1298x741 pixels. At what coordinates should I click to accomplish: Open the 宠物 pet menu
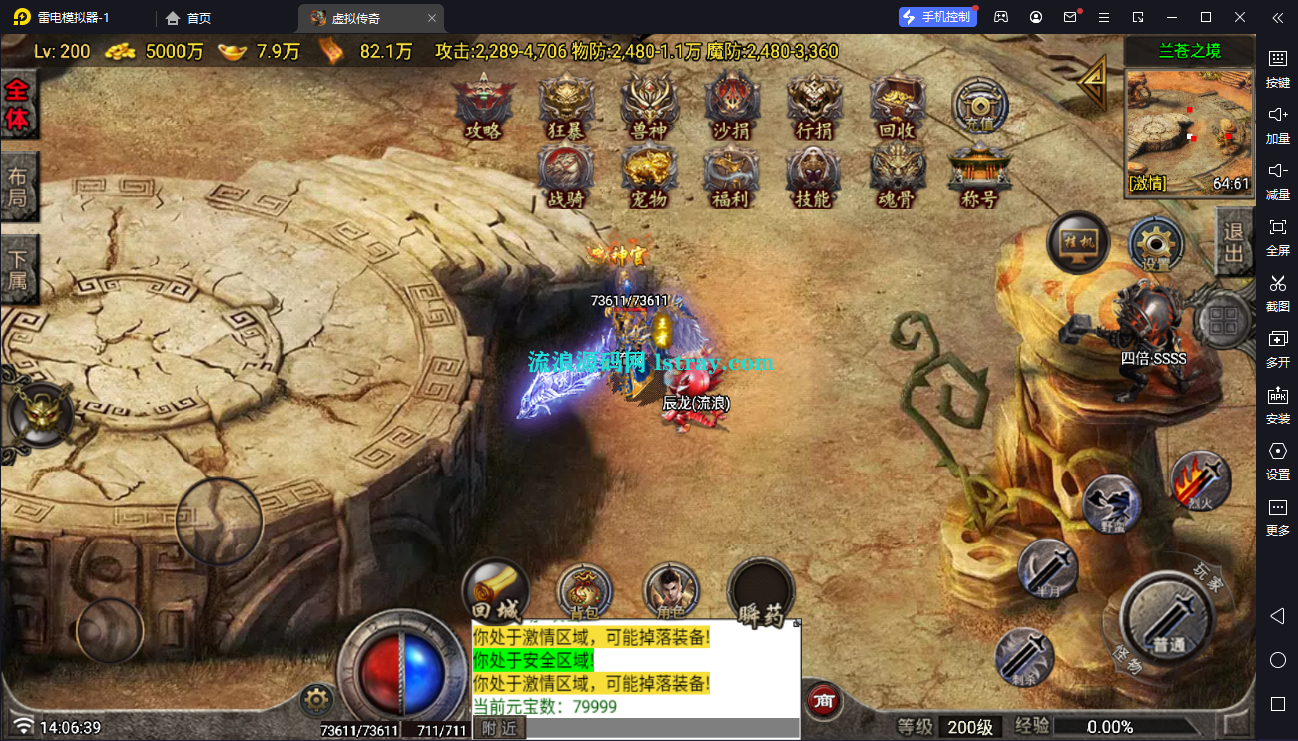(x=649, y=175)
